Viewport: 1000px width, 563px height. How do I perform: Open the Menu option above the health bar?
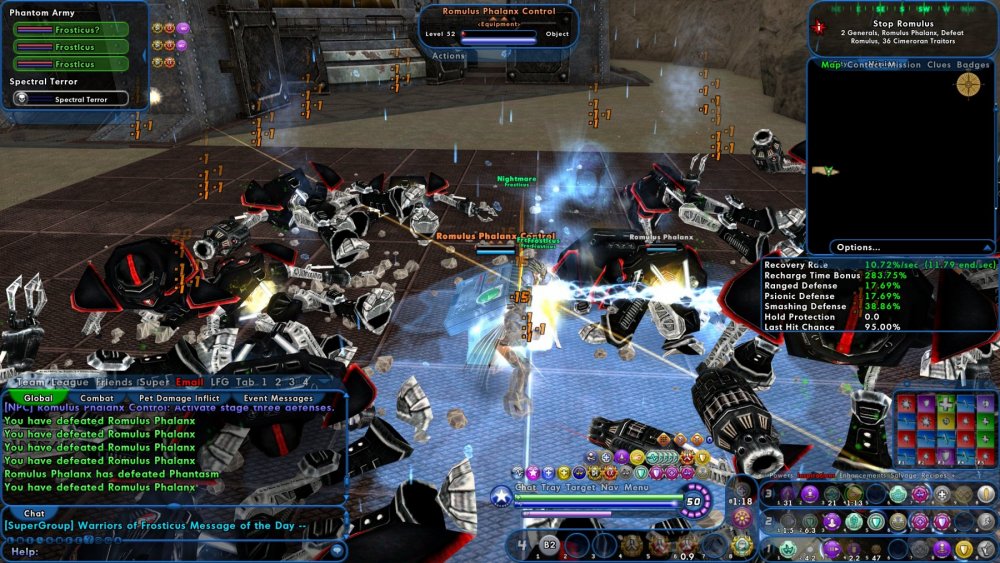coord(636,487)
